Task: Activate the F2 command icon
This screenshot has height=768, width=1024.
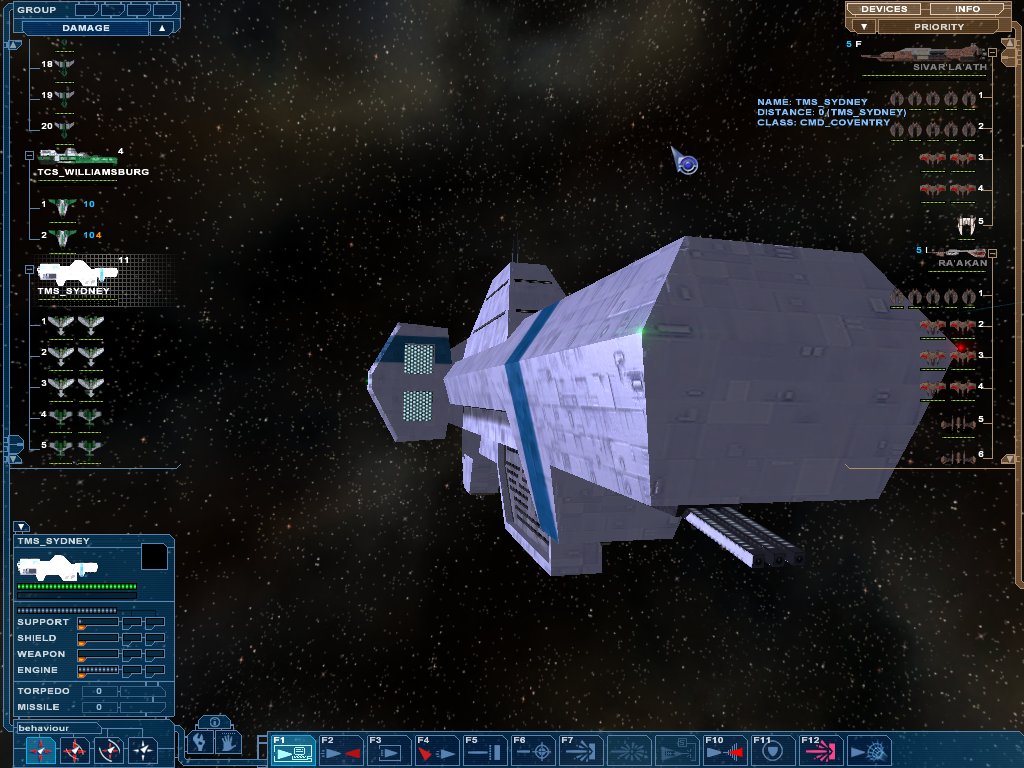Action: point(342,750)
